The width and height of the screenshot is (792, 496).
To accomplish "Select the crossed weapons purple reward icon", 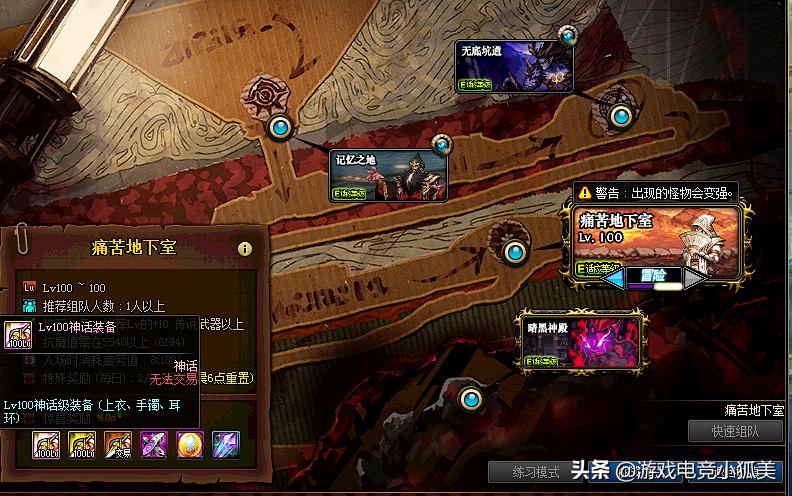I will pos(153,445).
